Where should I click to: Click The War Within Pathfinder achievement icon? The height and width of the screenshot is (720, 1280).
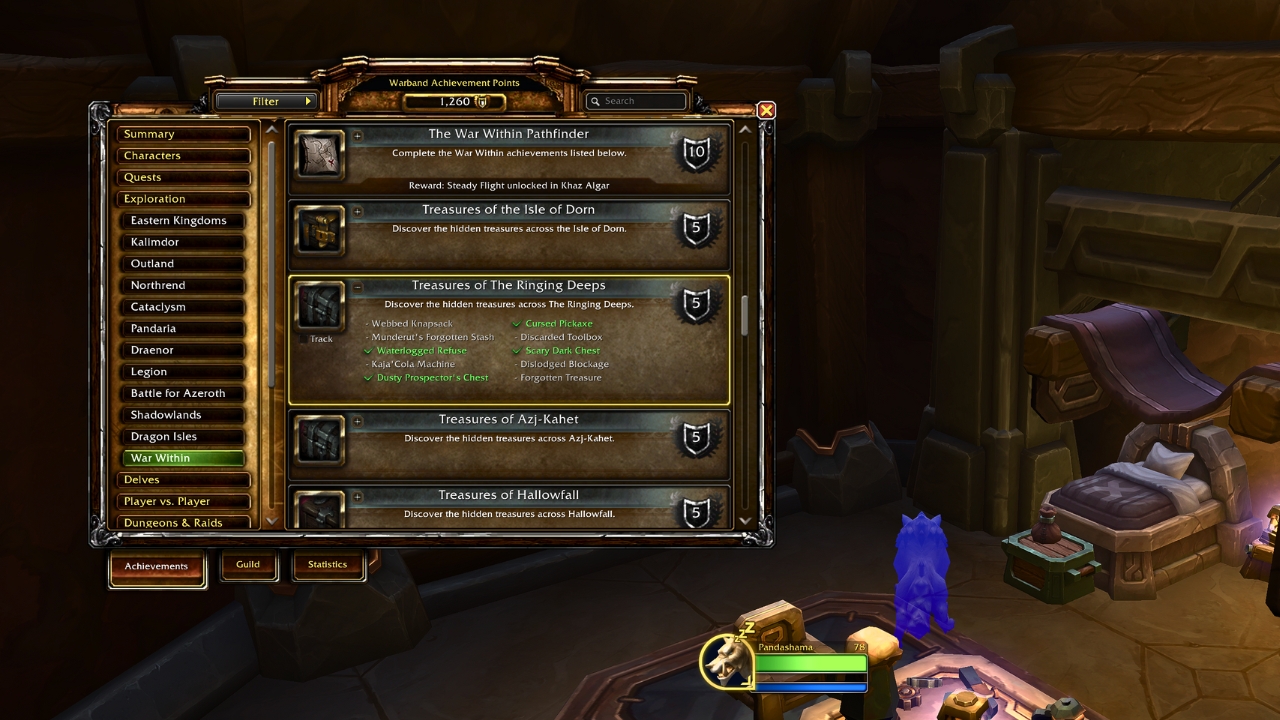(x=318, y=156)
